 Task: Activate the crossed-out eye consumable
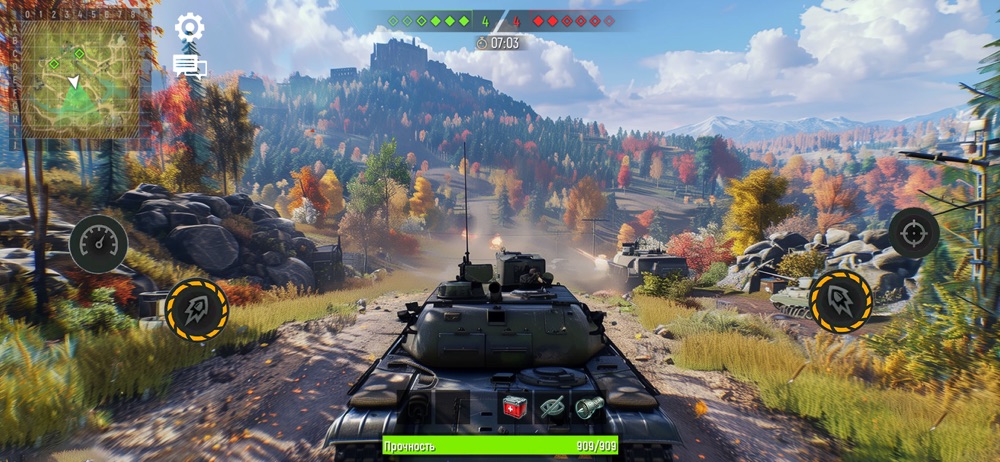[551, 406]
